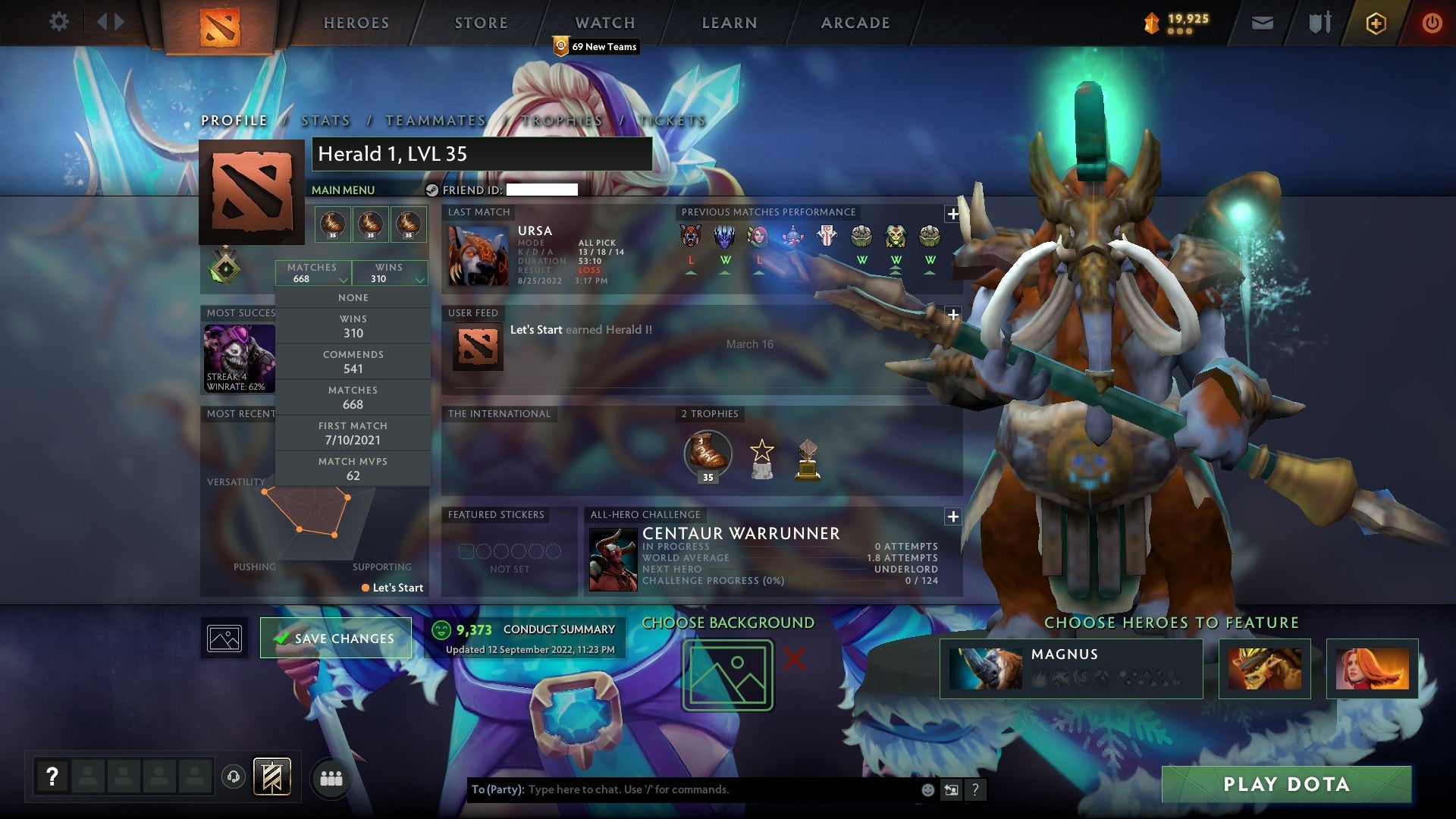The height and width of the screenshot is (819, 1456).
Task: Open the ARCADE menu
Action: point(854,23)
